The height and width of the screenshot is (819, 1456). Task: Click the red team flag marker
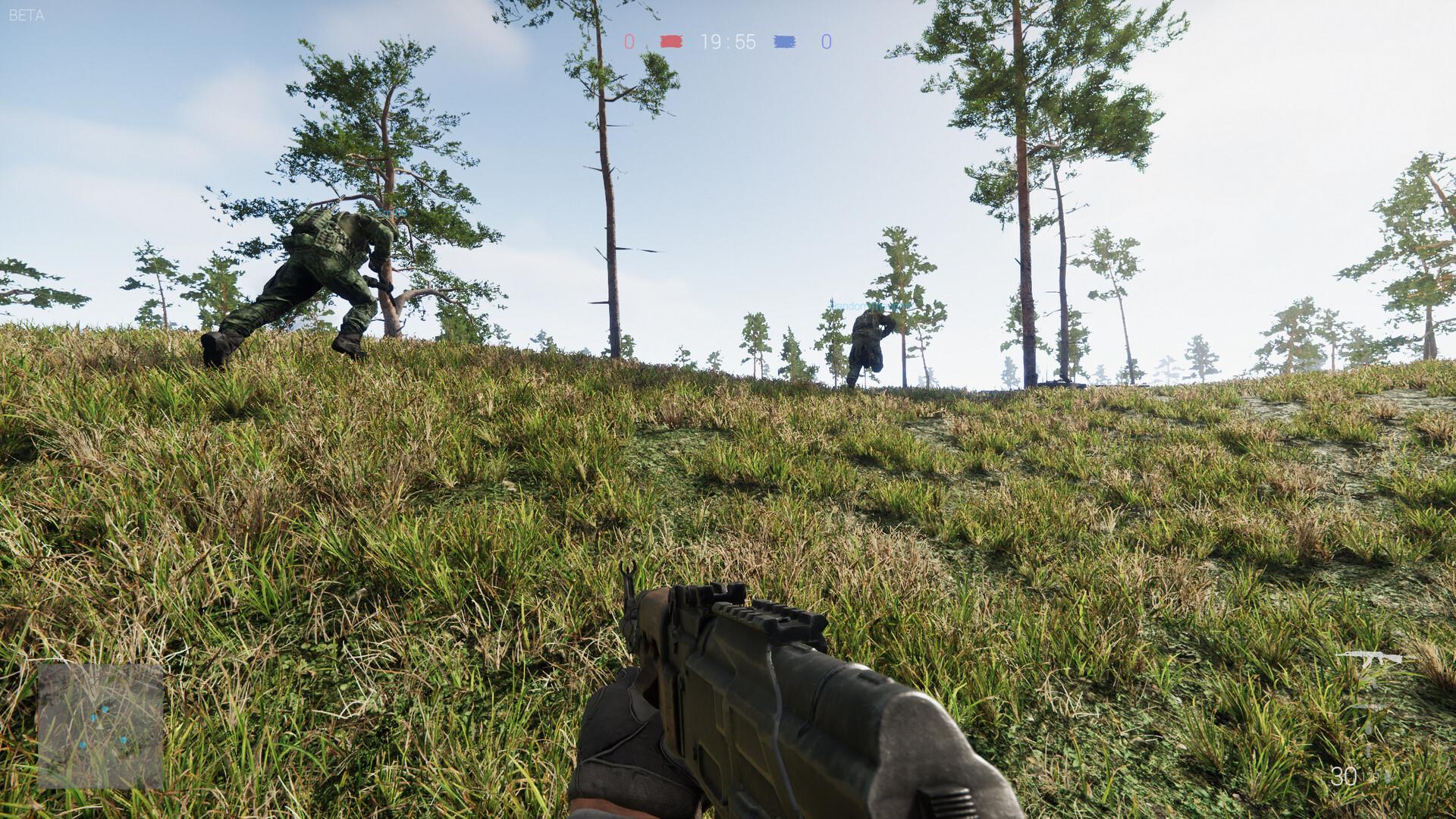coord(671,42)
